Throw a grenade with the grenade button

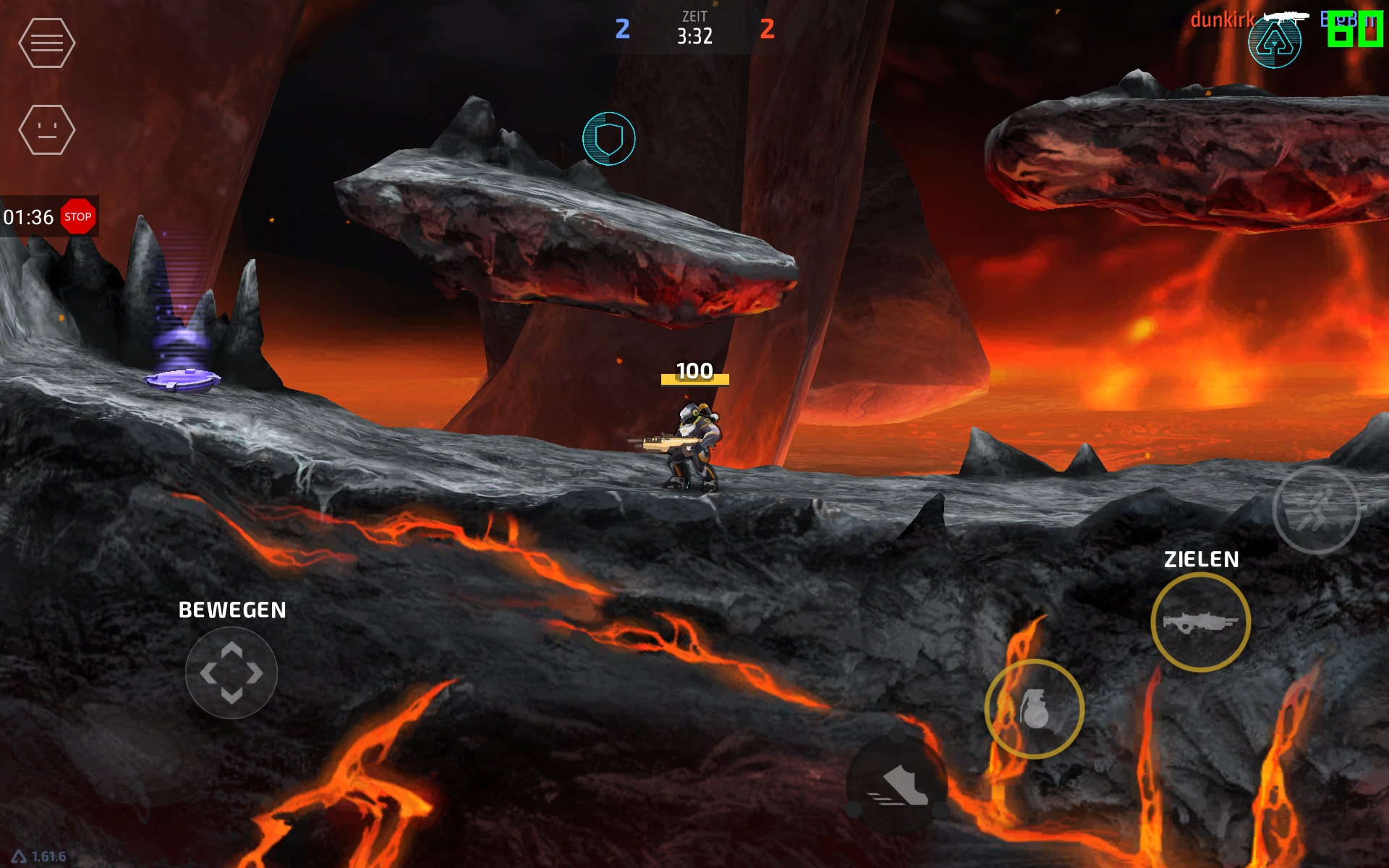click(x=1034, y=709)
